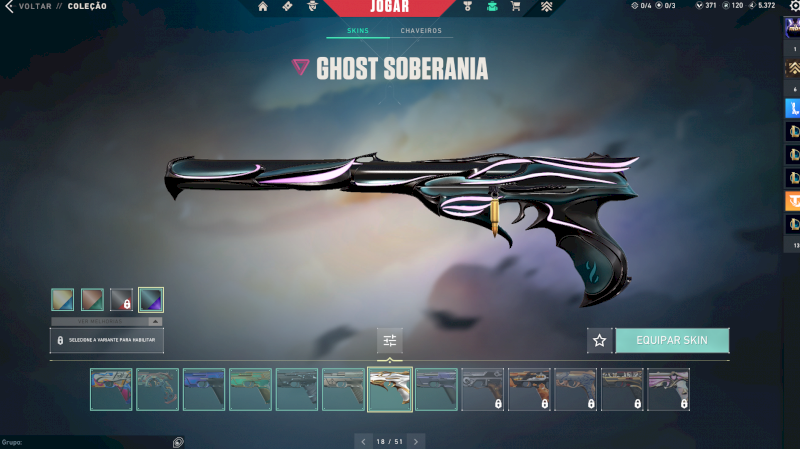This screenshot has width=800, height=449.
Task: Select the locked pink-and-black Ghost skin thumbnail
Action: click(668, 389)
